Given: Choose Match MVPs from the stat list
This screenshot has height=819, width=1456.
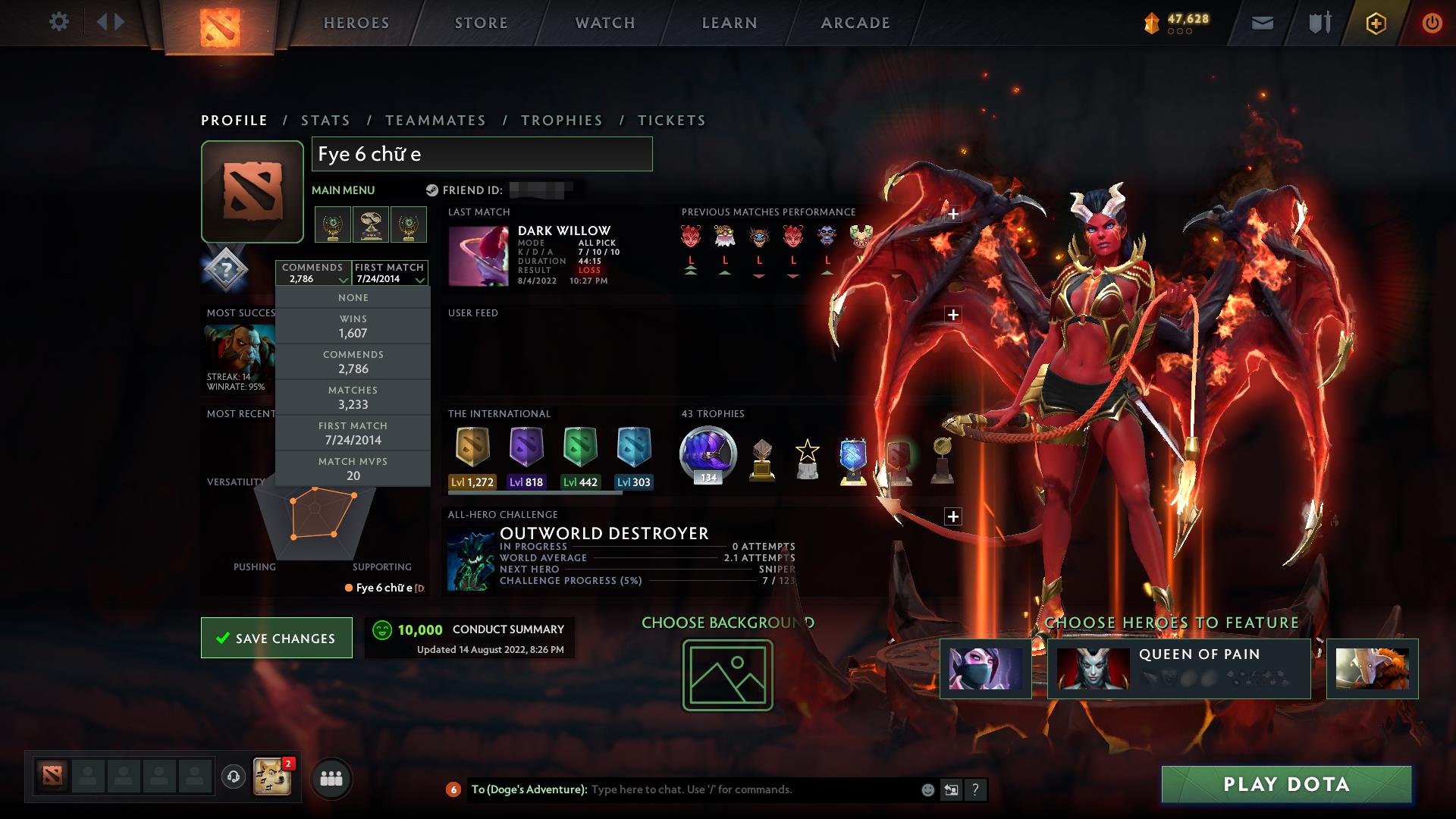Looking at the screenshot, I should (x=353, y=469).
